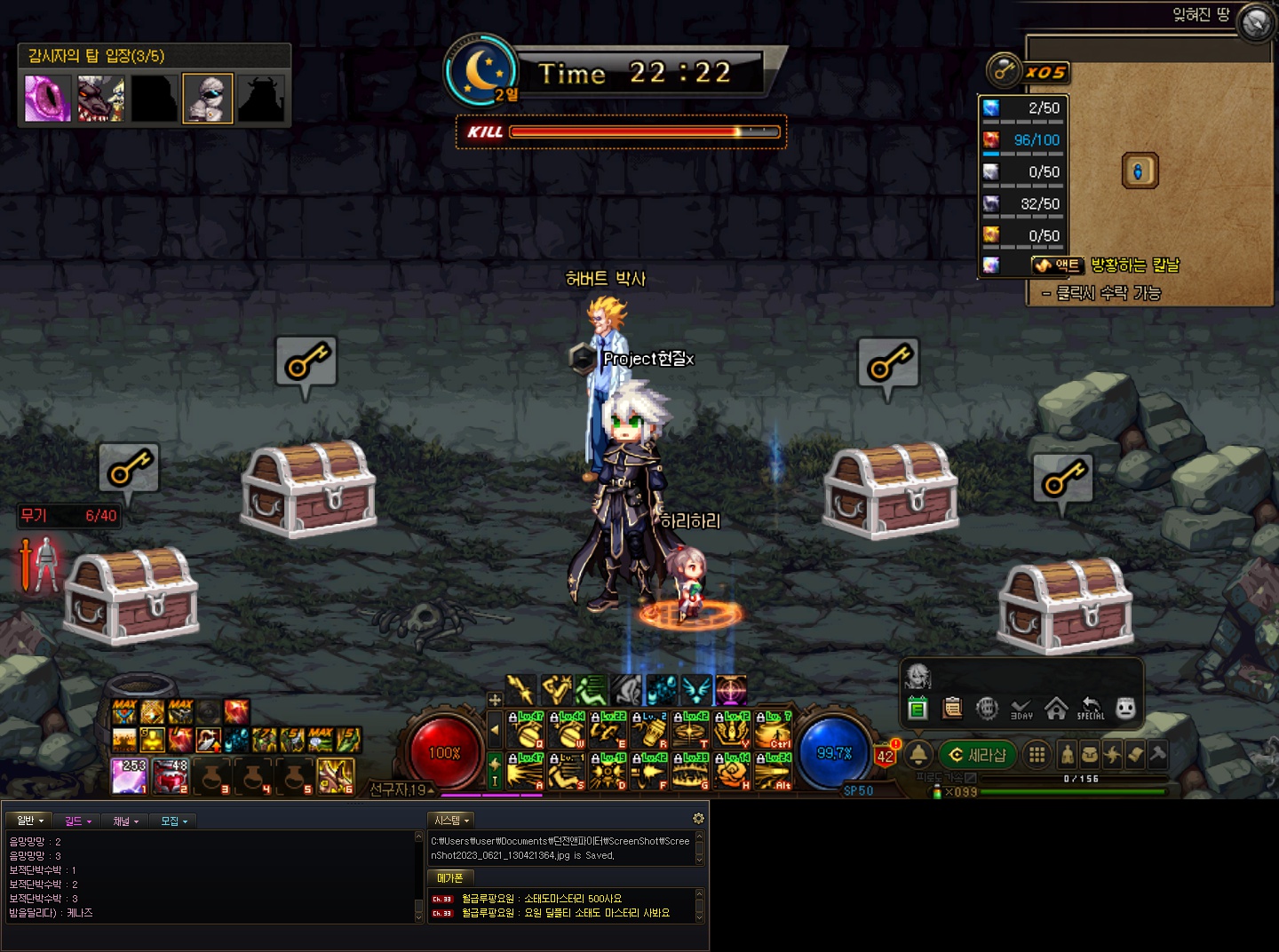Use the purple consumable in quick slot 1
Image resolution: width=1279 pixels, height=952 pixels.
click(x=130, y=775)
